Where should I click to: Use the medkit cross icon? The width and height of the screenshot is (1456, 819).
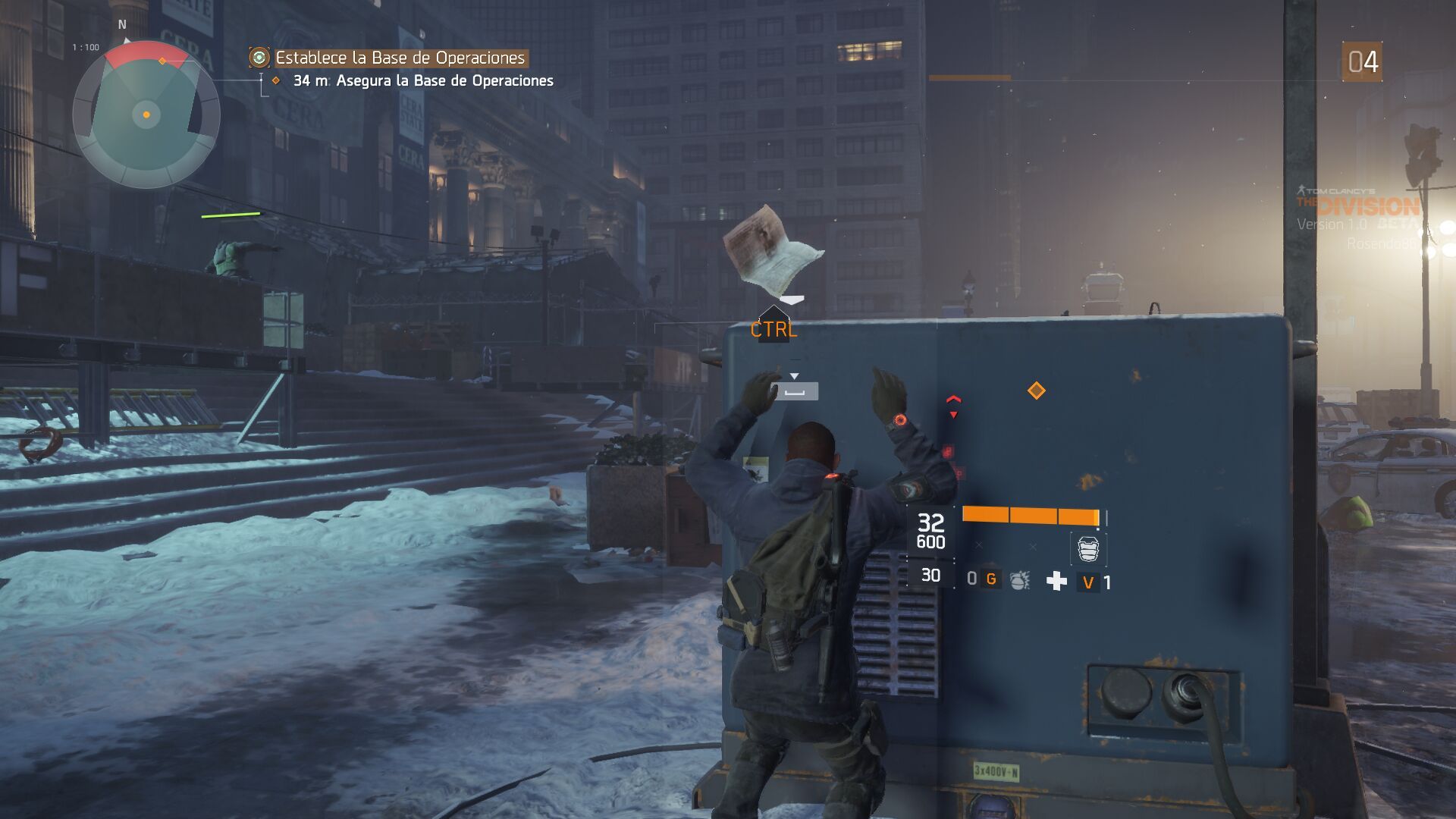click(x=1056, y=581)
